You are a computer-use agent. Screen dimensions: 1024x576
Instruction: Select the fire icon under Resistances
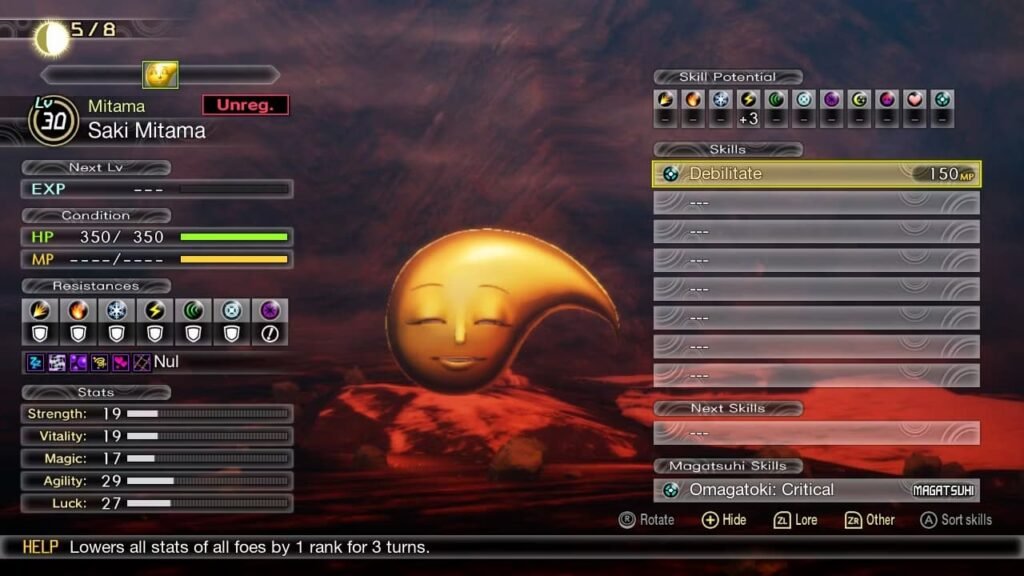click(x=78, y=311)
